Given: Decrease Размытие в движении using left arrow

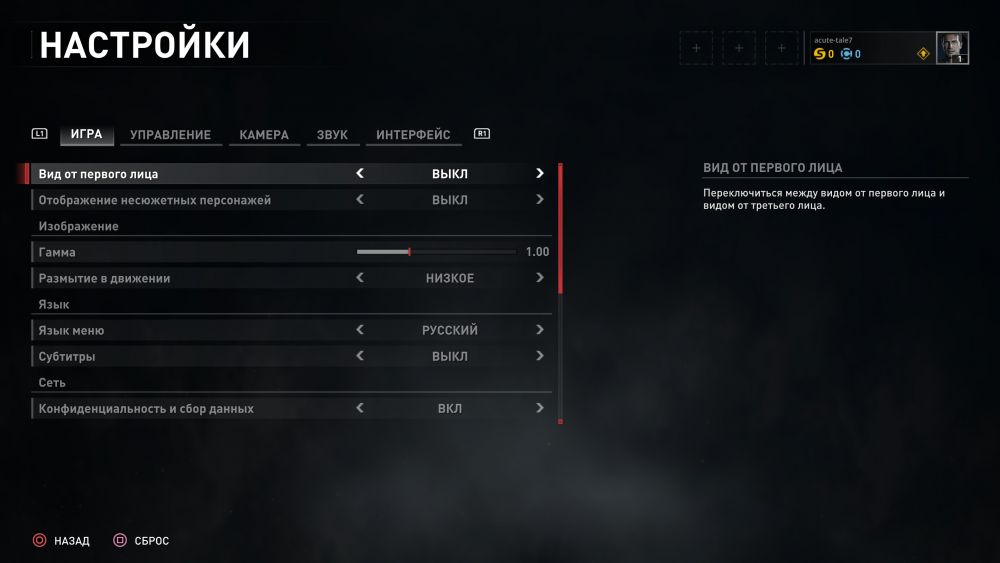Looking at the screenshot, I should 360,278.
